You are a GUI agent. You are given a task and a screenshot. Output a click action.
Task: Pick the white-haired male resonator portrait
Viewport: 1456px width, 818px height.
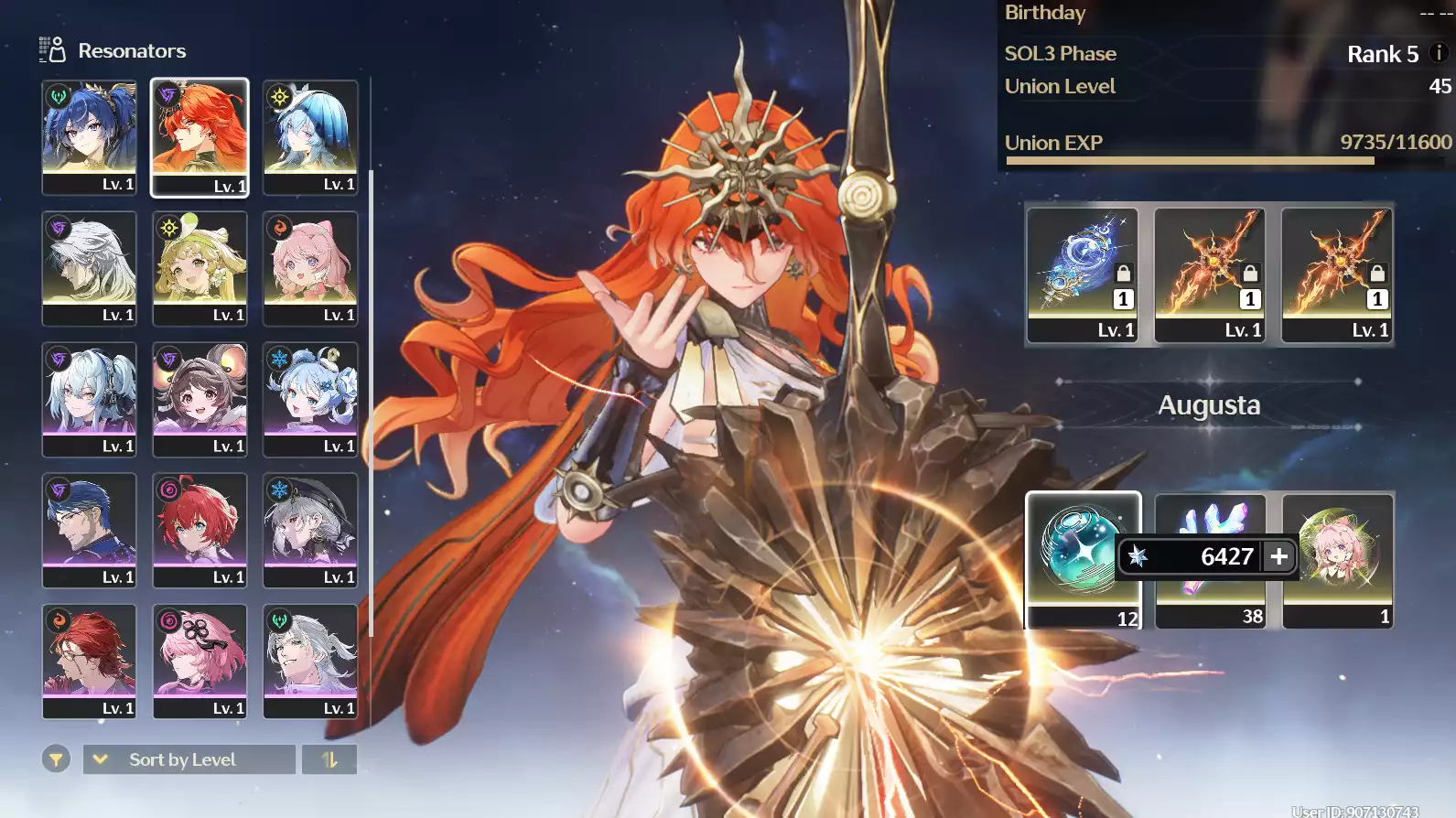(x=89, y=267)
